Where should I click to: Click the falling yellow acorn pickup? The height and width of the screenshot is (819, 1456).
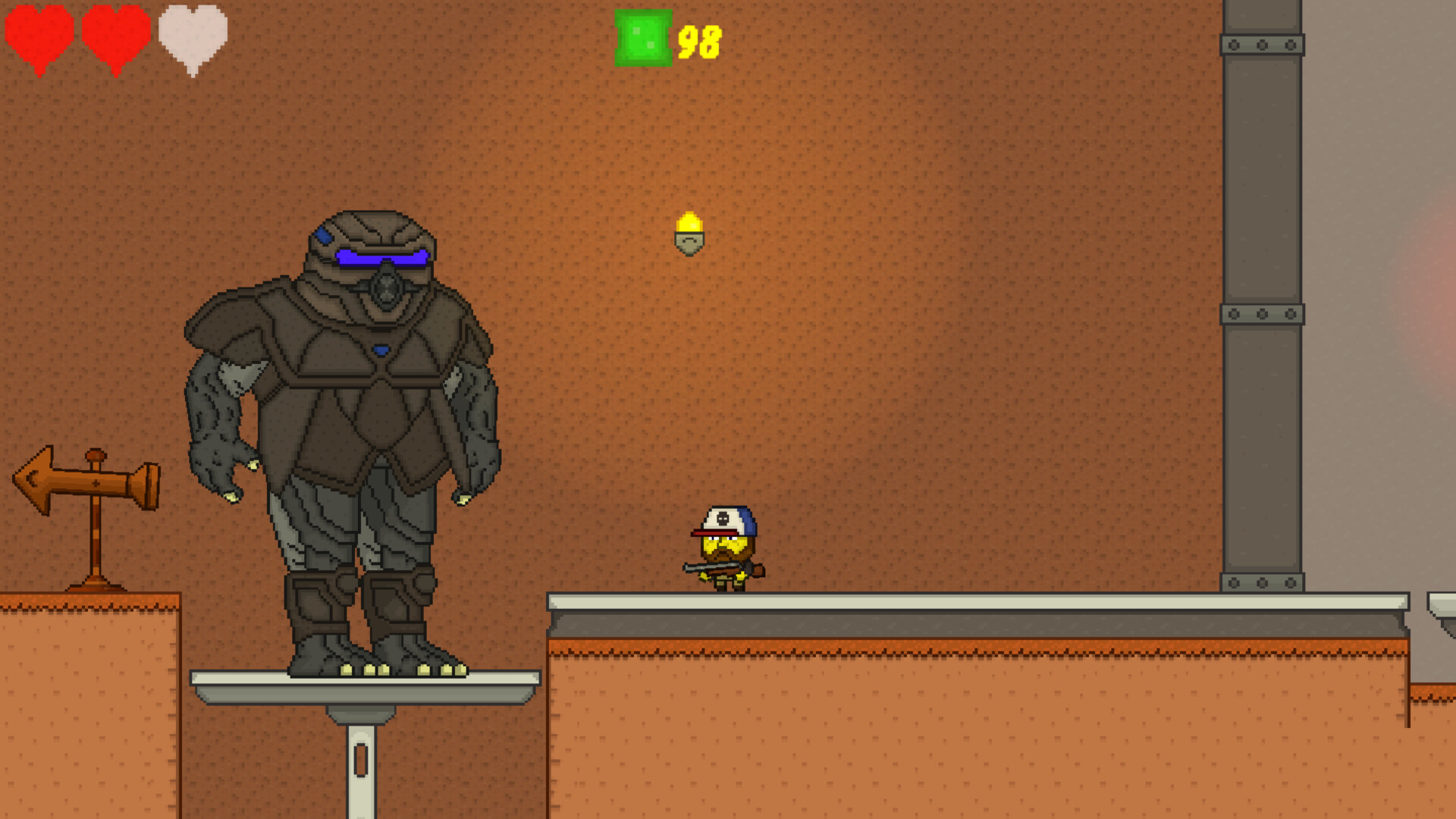pos(689,235)
